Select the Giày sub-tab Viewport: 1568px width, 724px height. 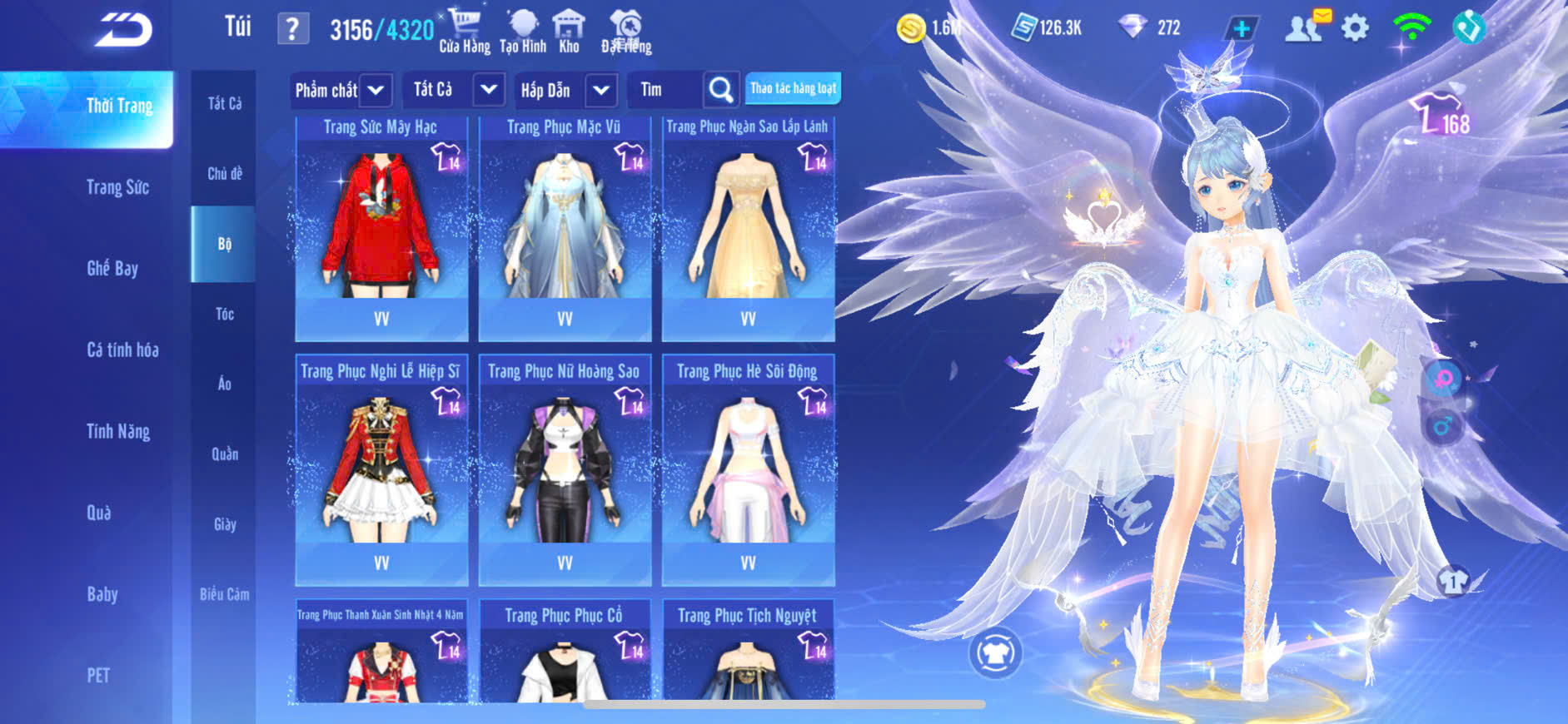tap(225, 524)
